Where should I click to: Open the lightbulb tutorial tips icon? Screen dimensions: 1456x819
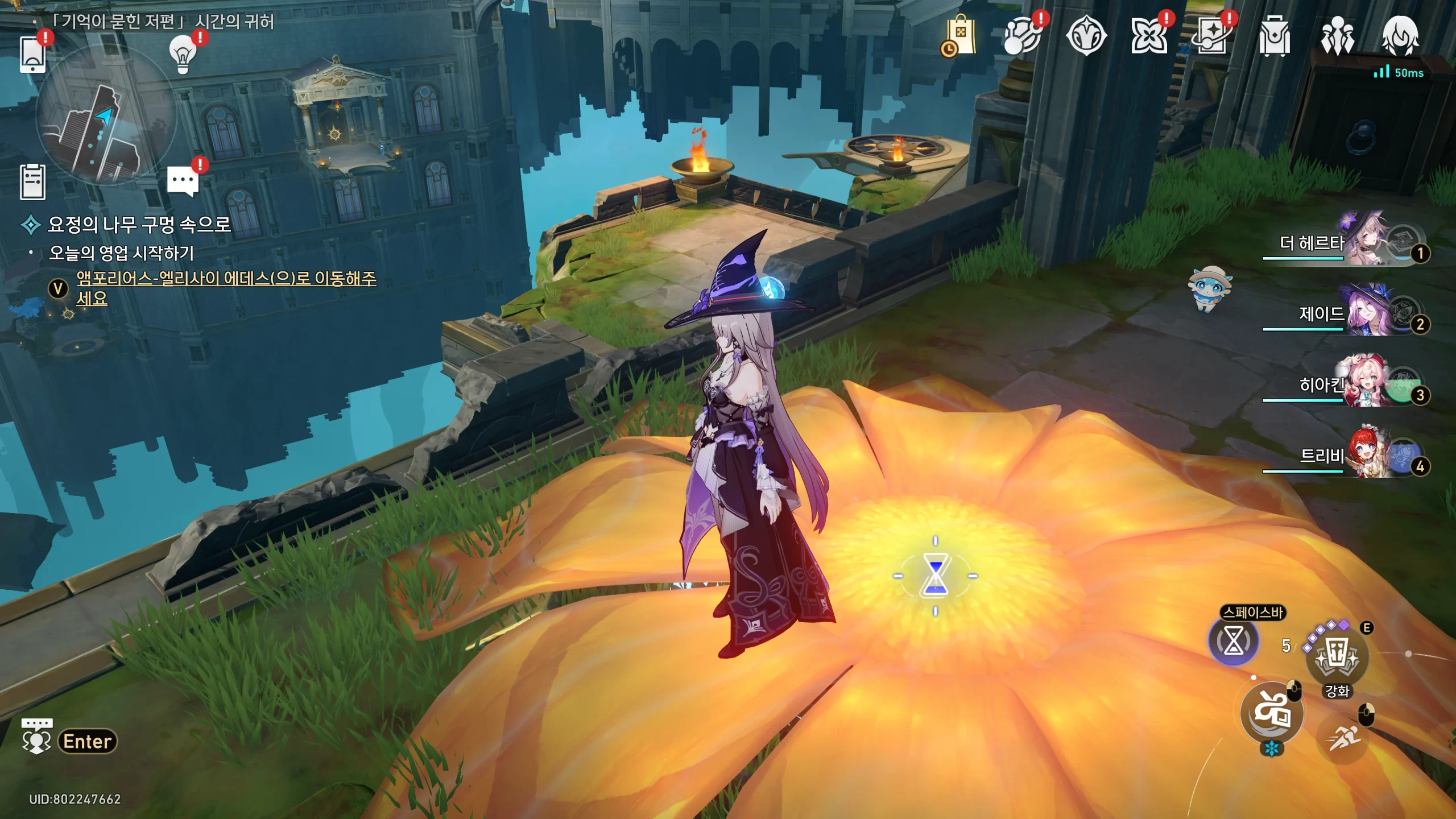[x=183, y=55]
